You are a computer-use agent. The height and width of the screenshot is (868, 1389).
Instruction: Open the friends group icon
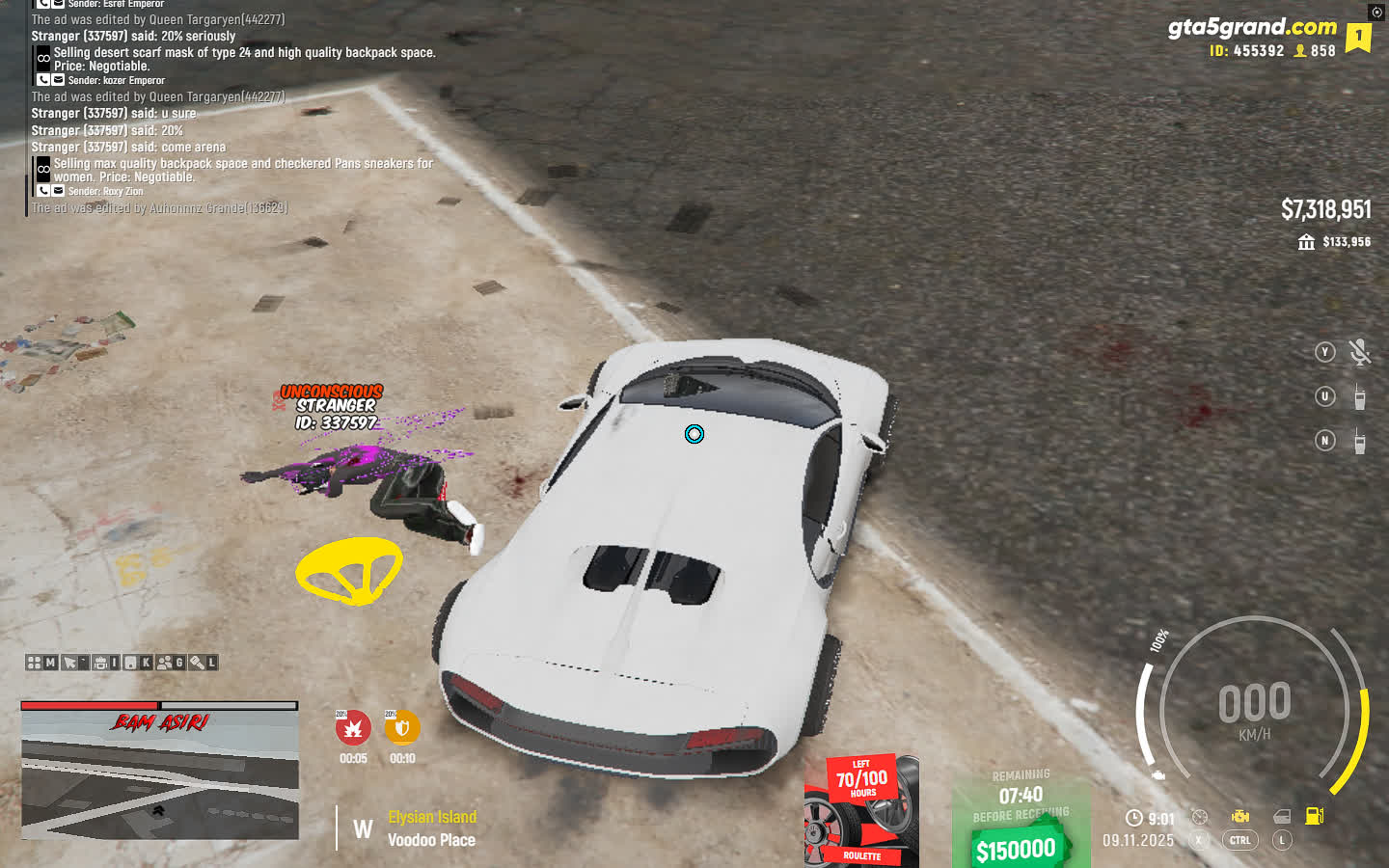point(165,663)
